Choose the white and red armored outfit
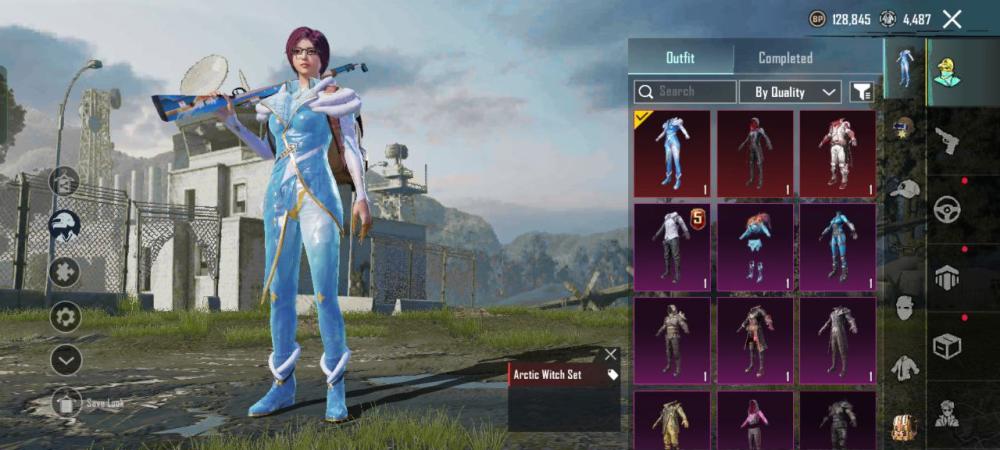1000x450 pixels. click(837, 154)
